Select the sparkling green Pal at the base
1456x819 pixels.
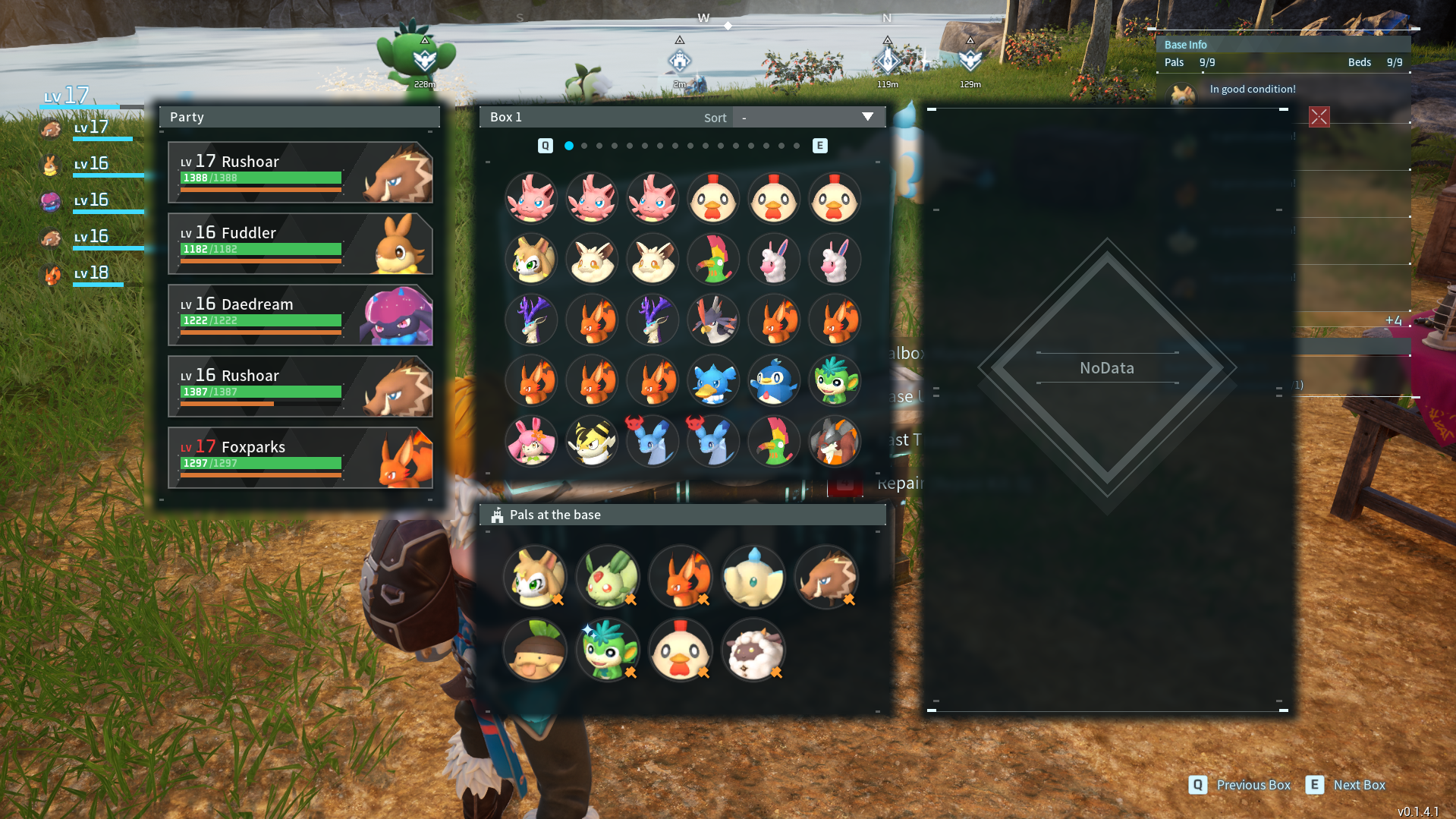tap(607, 650)
